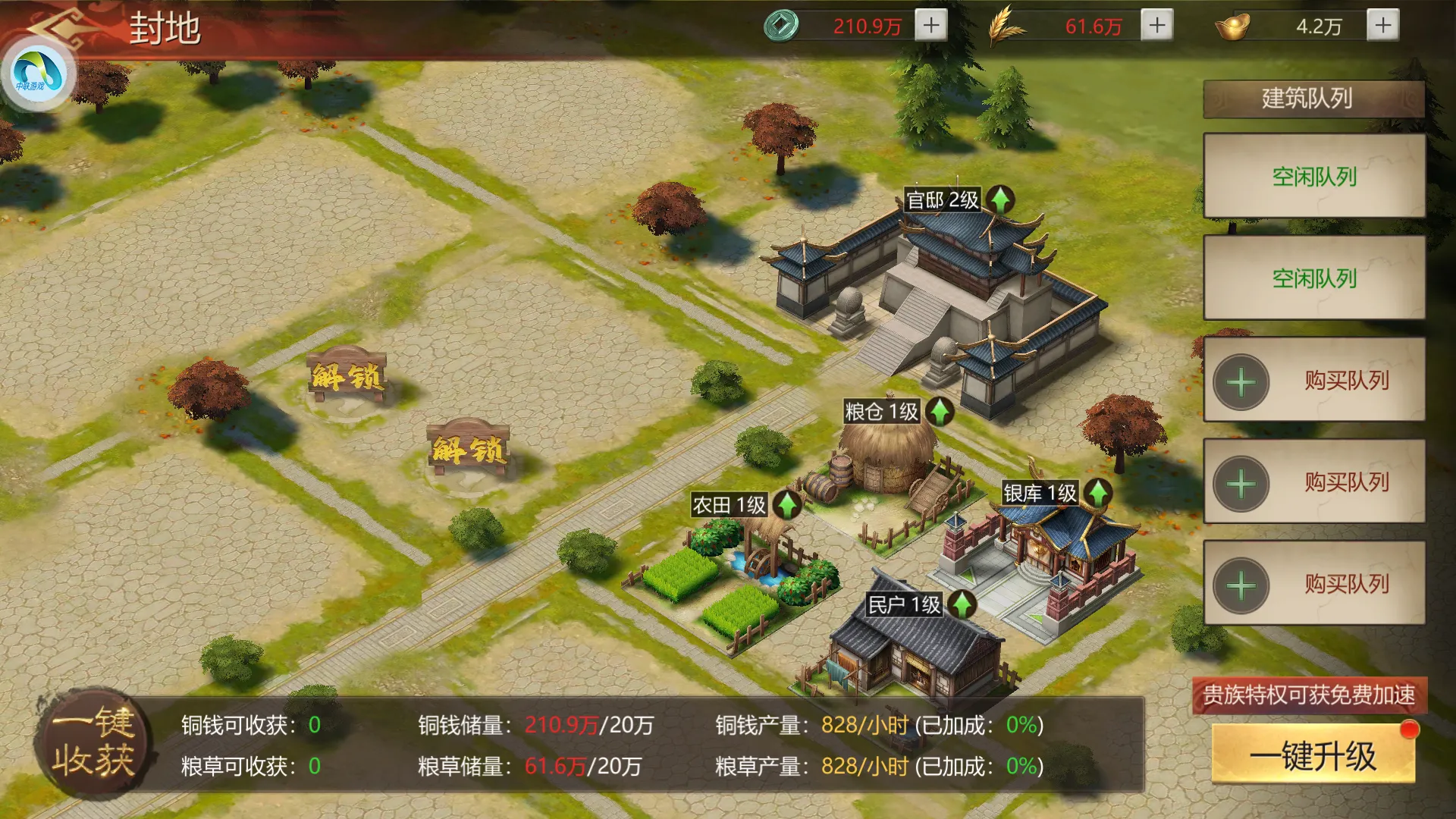1456x819 pixels.
Task: Upgrade the 农田 1级 via green arrow
Action: (787, 504)
